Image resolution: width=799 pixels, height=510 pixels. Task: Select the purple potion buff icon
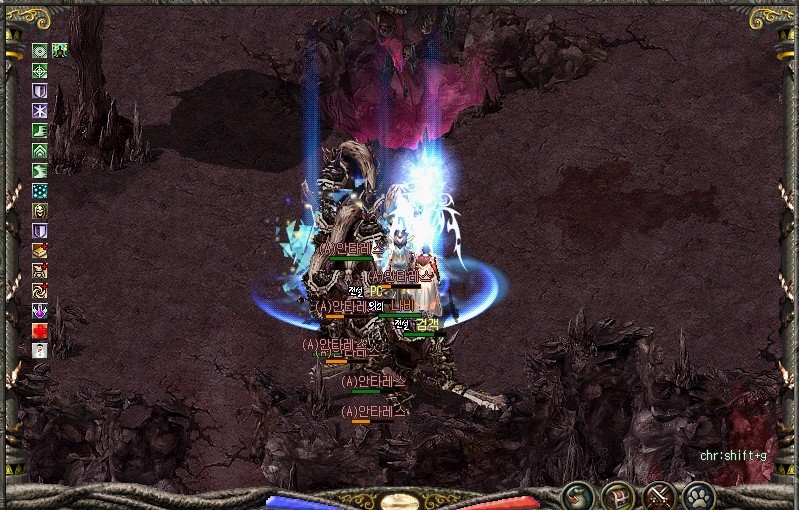40,310
